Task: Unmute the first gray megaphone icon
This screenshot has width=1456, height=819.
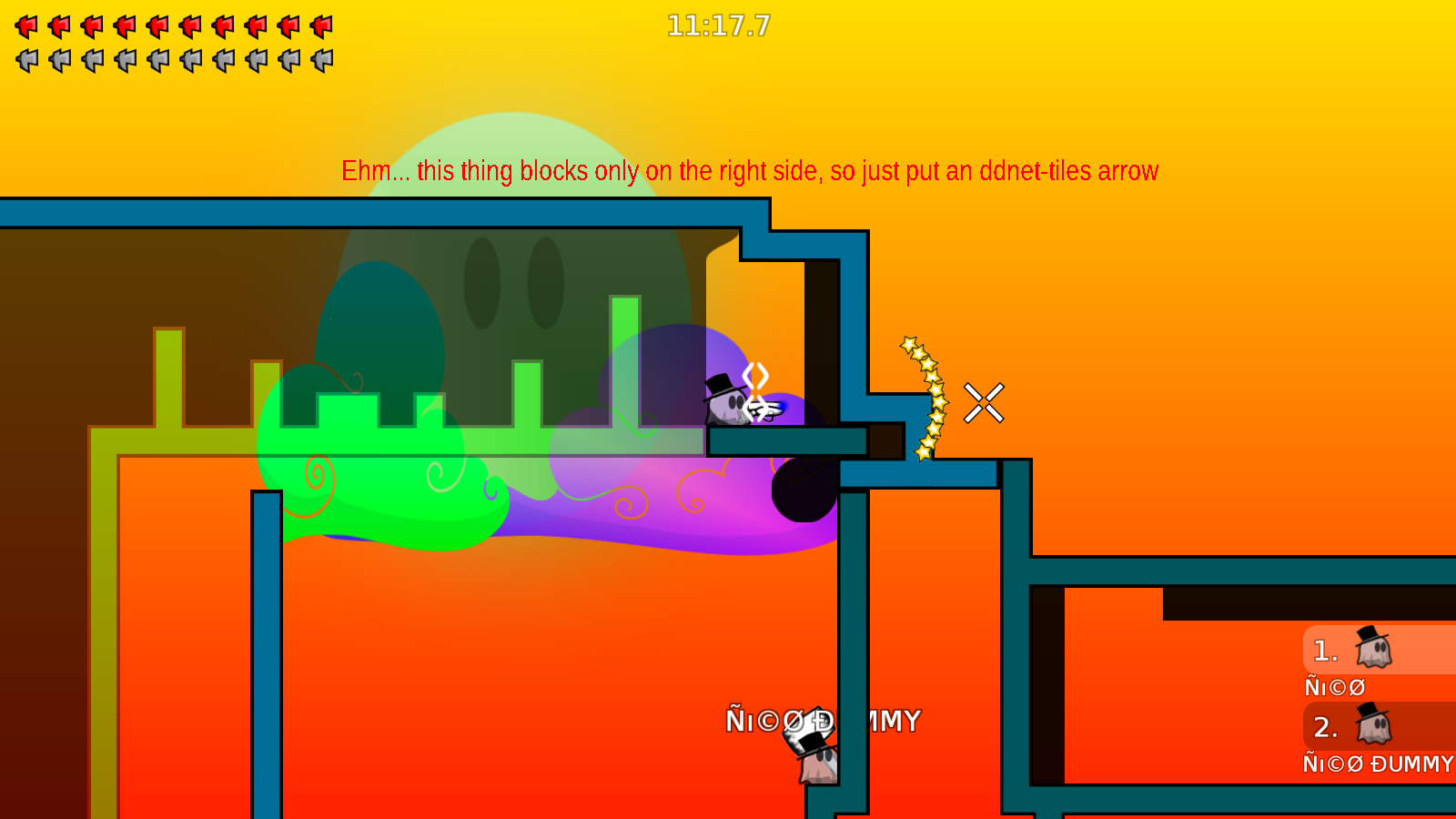Action: coord(26,61)
